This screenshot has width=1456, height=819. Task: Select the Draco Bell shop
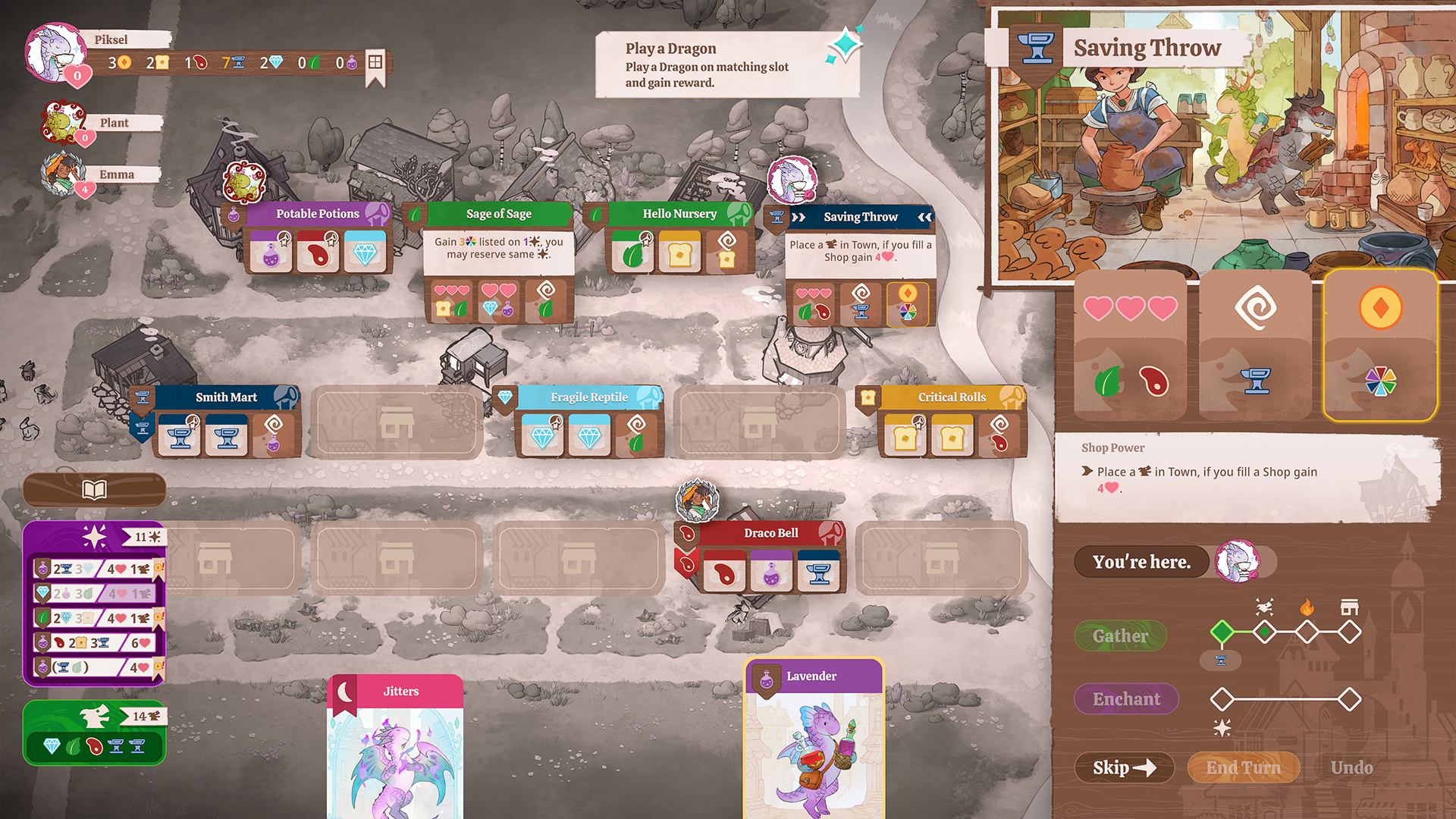pyautogui.click(x=770, y=533)
